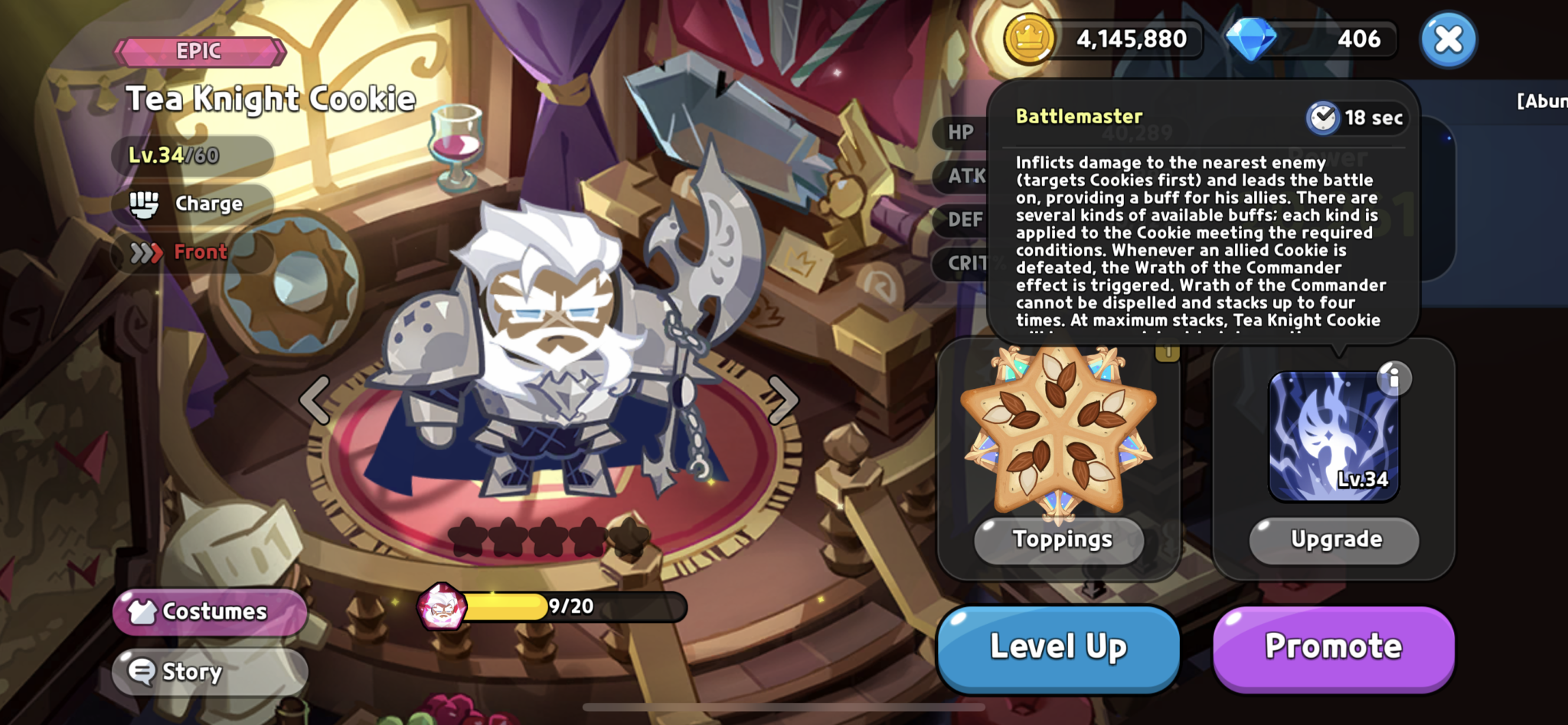Open the skill info via the i icon
The height and width of the screenshot is (725, 1568).
[x=1395, y=378]
